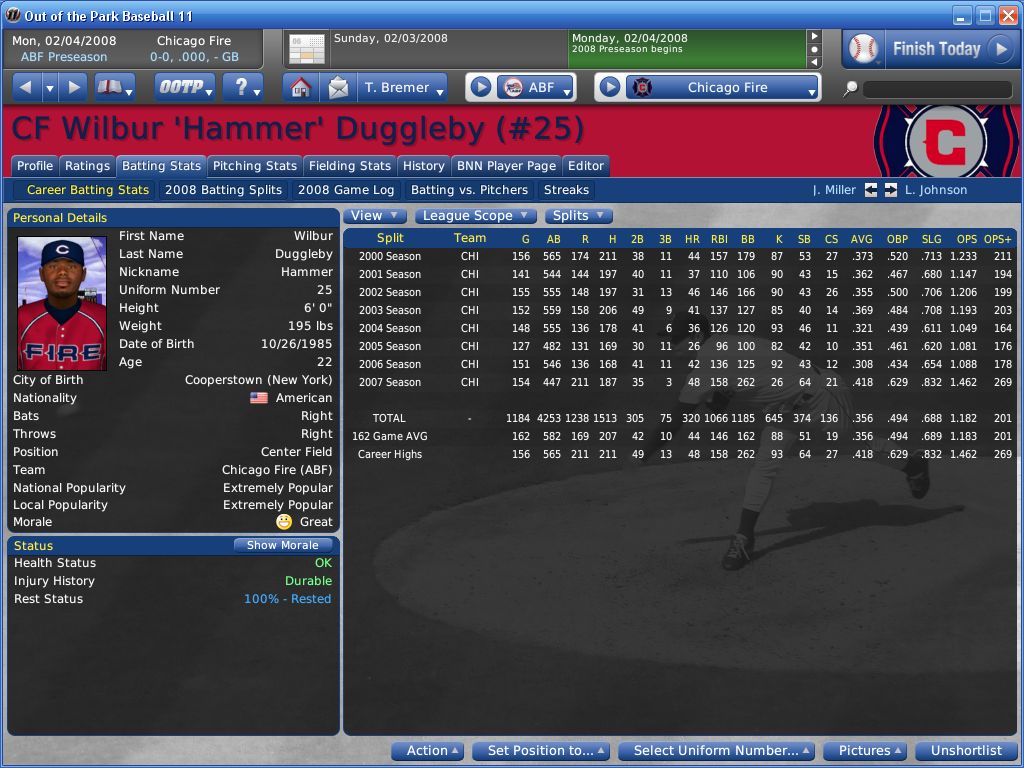
Task: Open the Splits dropdown
Action: (x=578, y=216)
